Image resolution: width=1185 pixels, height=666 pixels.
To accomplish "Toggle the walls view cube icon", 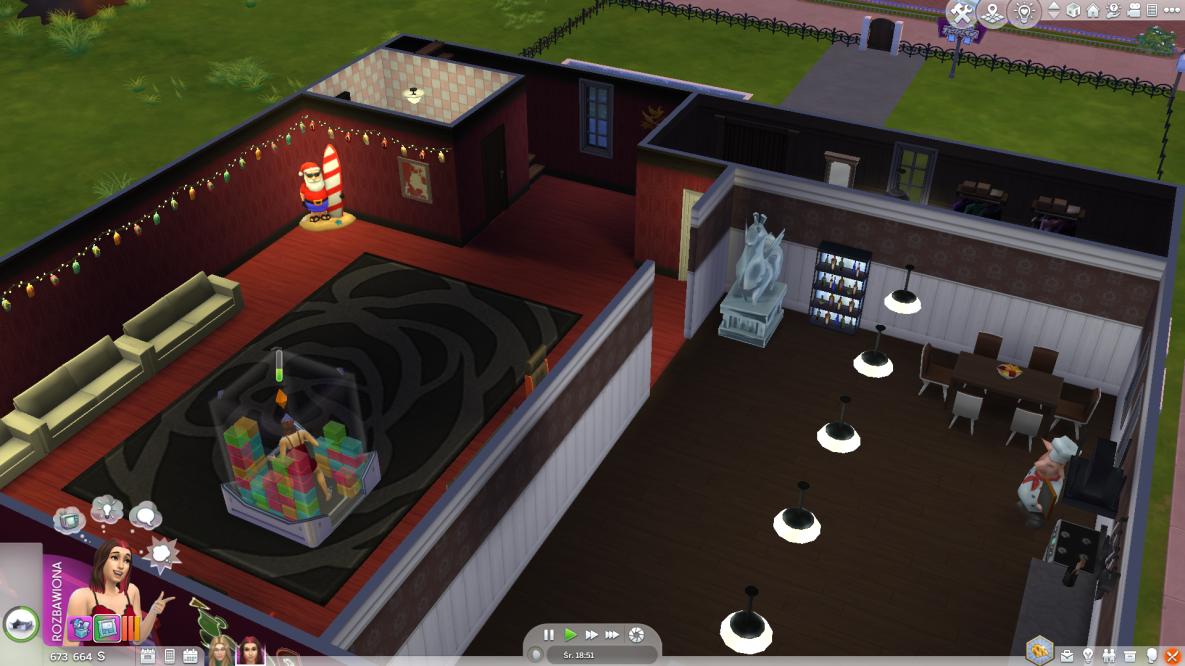I will tap(1073, 11).
